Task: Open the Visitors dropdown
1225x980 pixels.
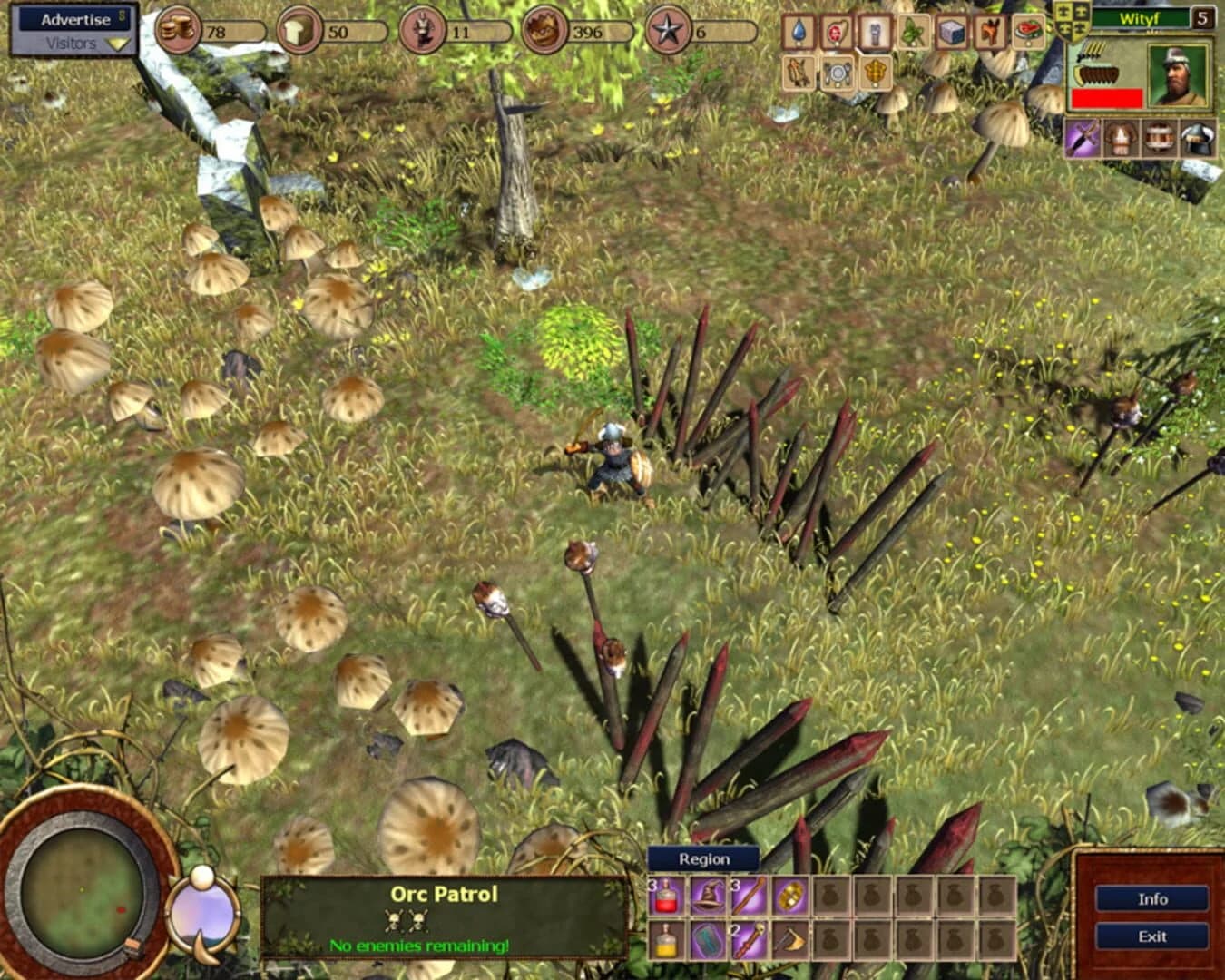Action: pos(73,43)
